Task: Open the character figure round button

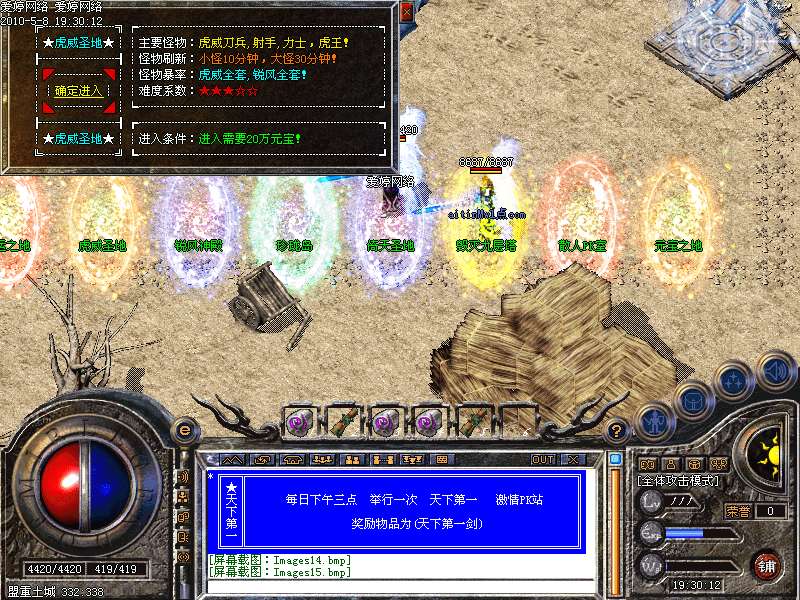Action: click(655, 420)
